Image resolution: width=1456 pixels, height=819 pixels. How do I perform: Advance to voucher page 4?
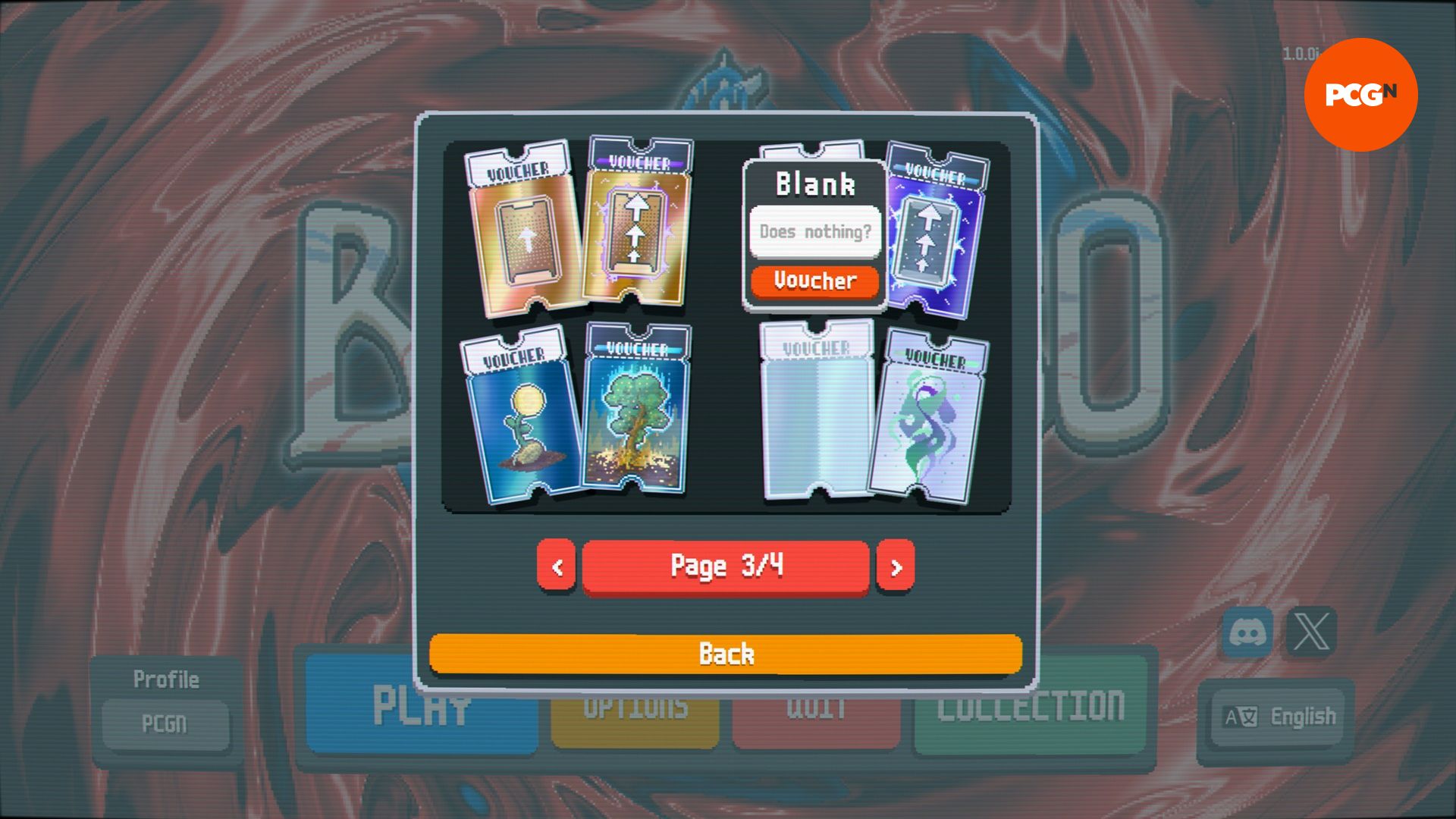tap(896, 565)
